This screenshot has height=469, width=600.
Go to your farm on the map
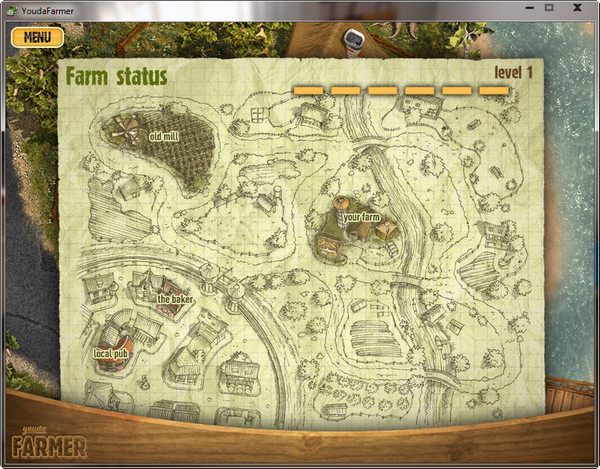click(360, 217)
